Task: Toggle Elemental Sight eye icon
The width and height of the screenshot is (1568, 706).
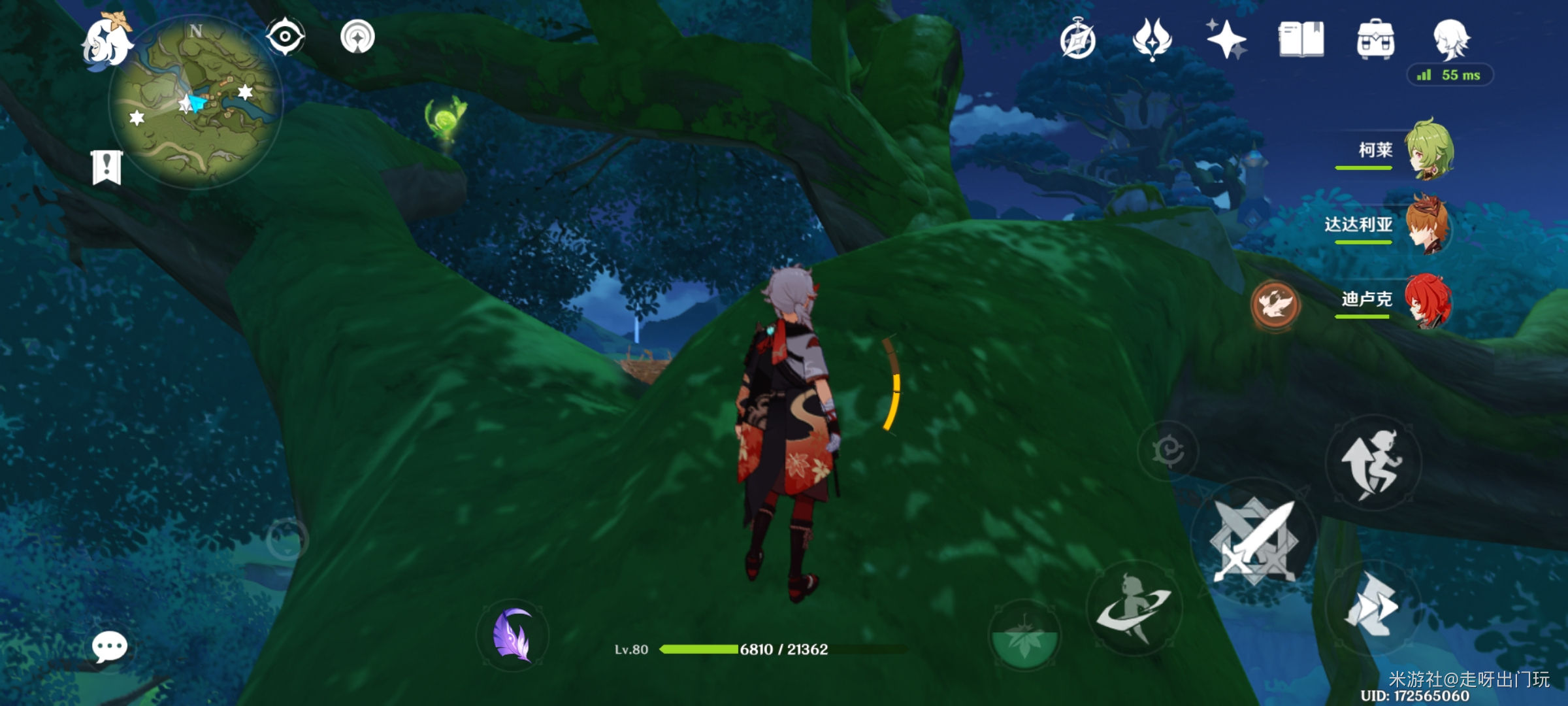Action: pos(285,36)
